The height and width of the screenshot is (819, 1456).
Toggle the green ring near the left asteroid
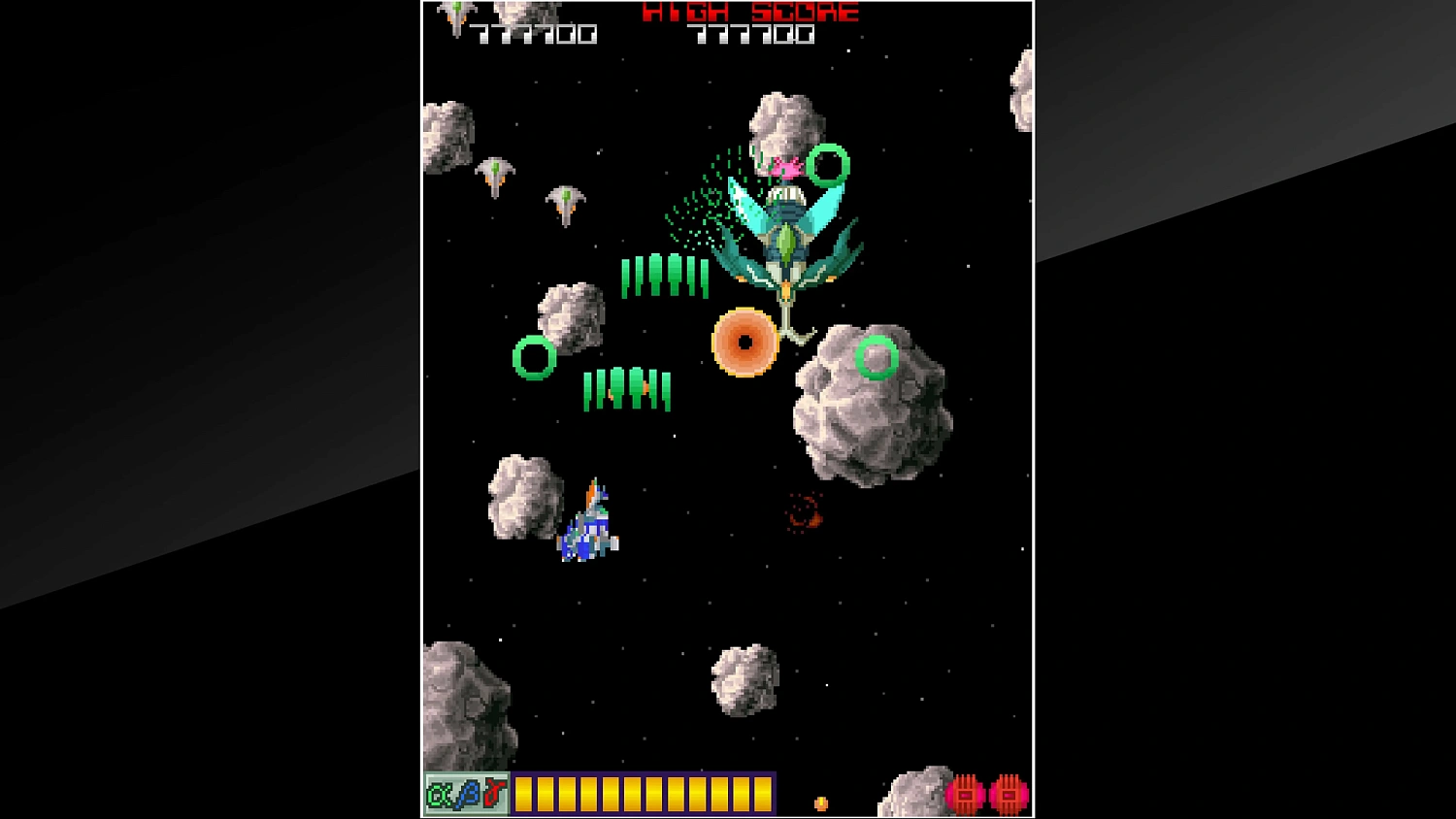tap(535, 358)
